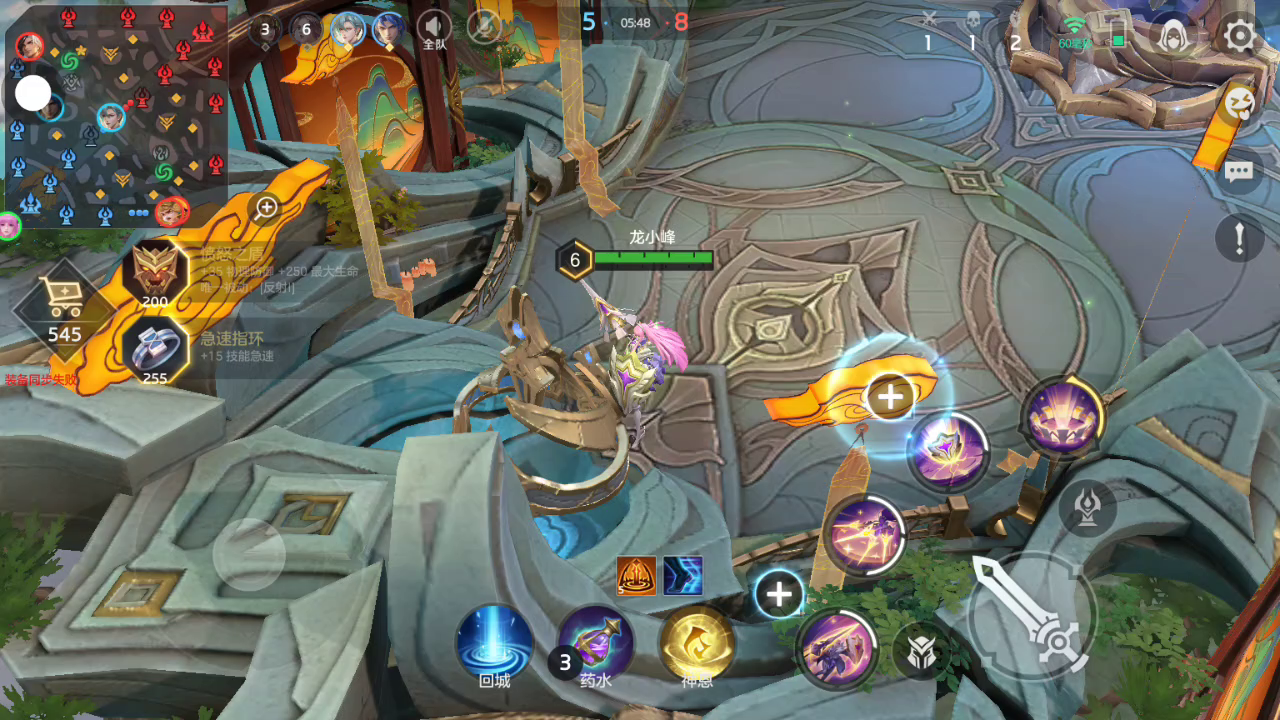Send an exclamation-mark alert ping
Viewport: 1280px width, 720px height.
tap(1239, 239)
